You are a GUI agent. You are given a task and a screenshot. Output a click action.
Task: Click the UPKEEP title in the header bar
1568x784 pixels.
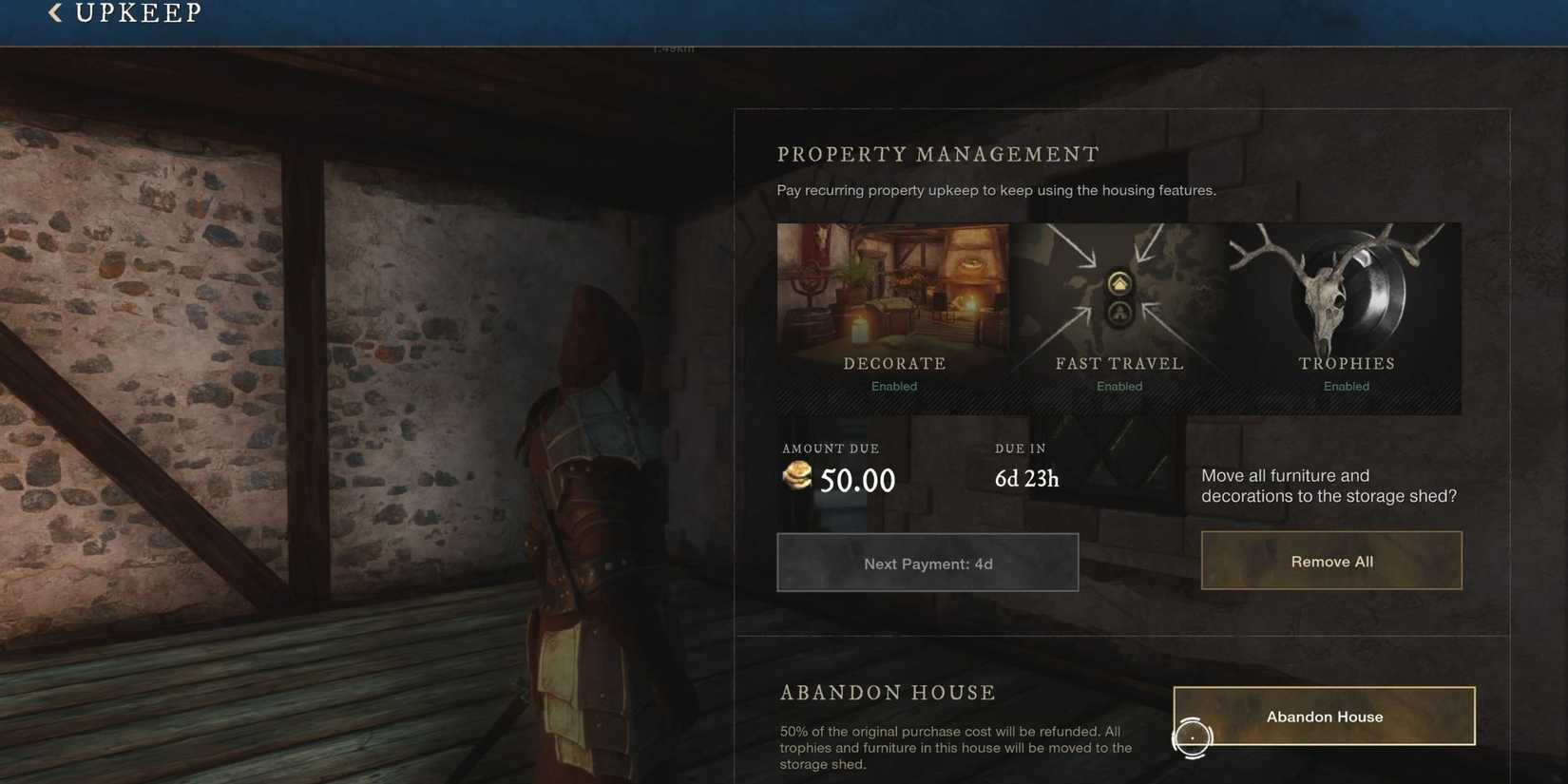[138, 12]
